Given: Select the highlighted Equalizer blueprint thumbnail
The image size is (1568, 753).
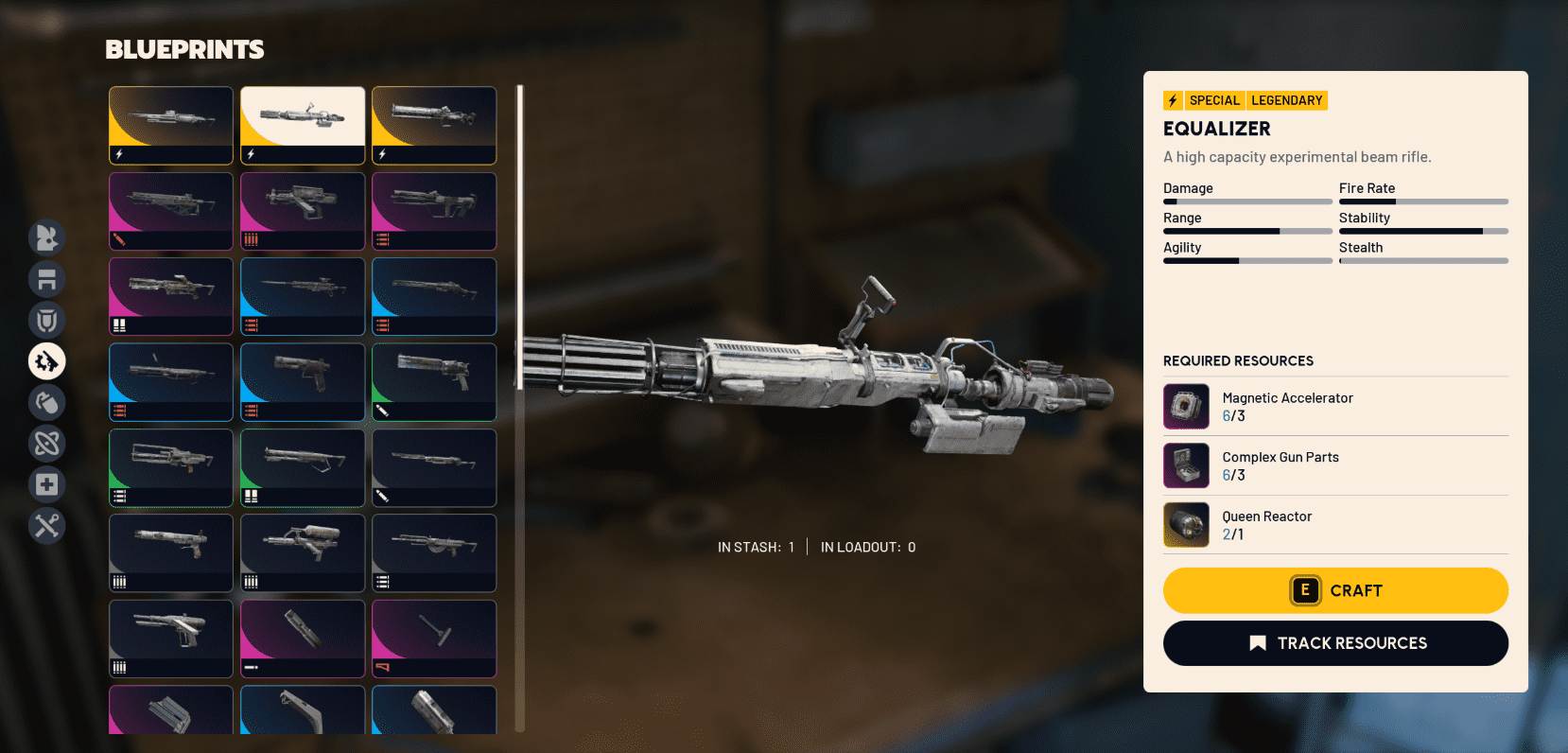Looking at the screenshot, I should [x=303, y=125].
